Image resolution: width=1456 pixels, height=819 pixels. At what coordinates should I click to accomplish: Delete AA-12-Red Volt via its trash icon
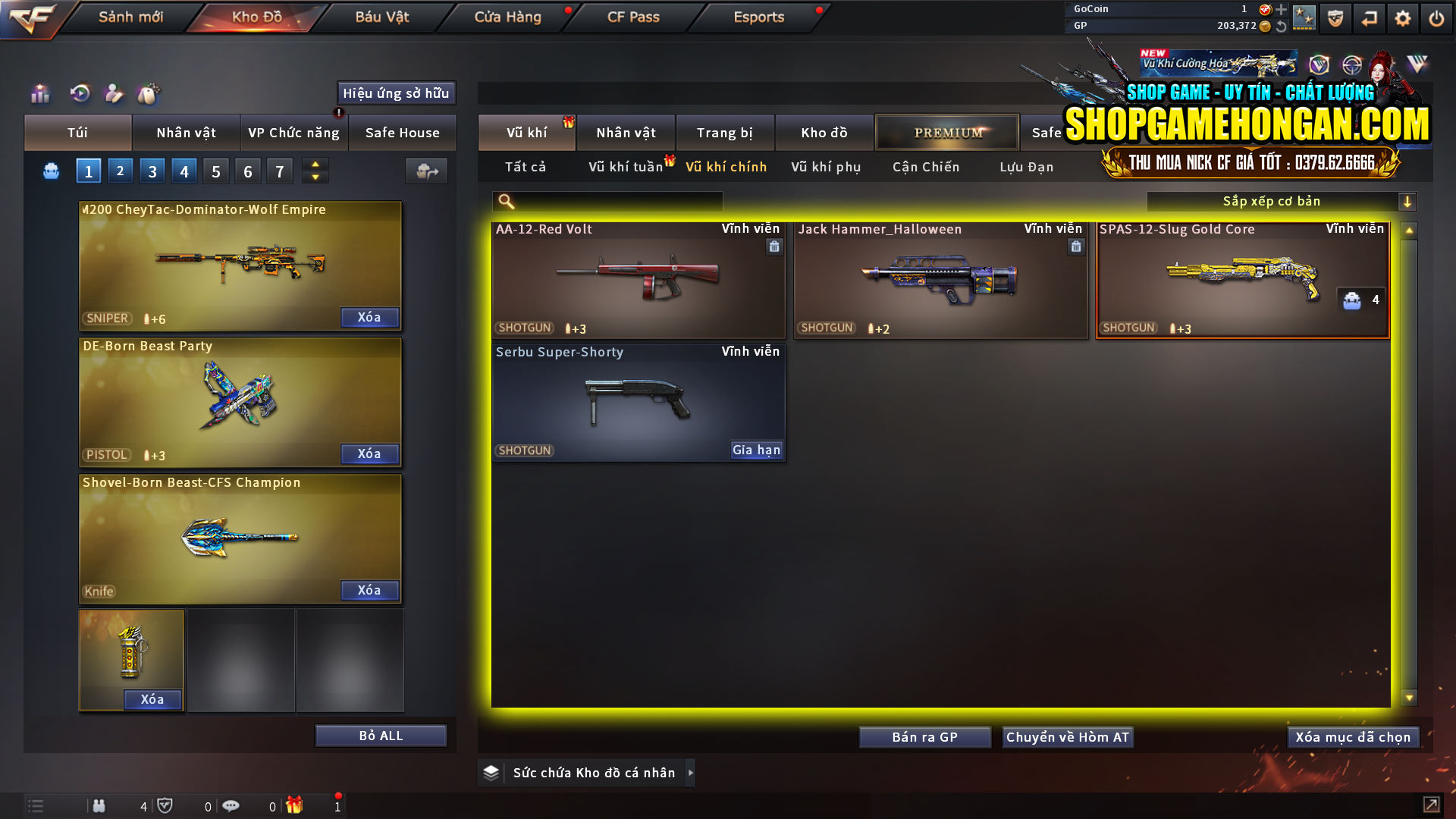click(774, 246)
